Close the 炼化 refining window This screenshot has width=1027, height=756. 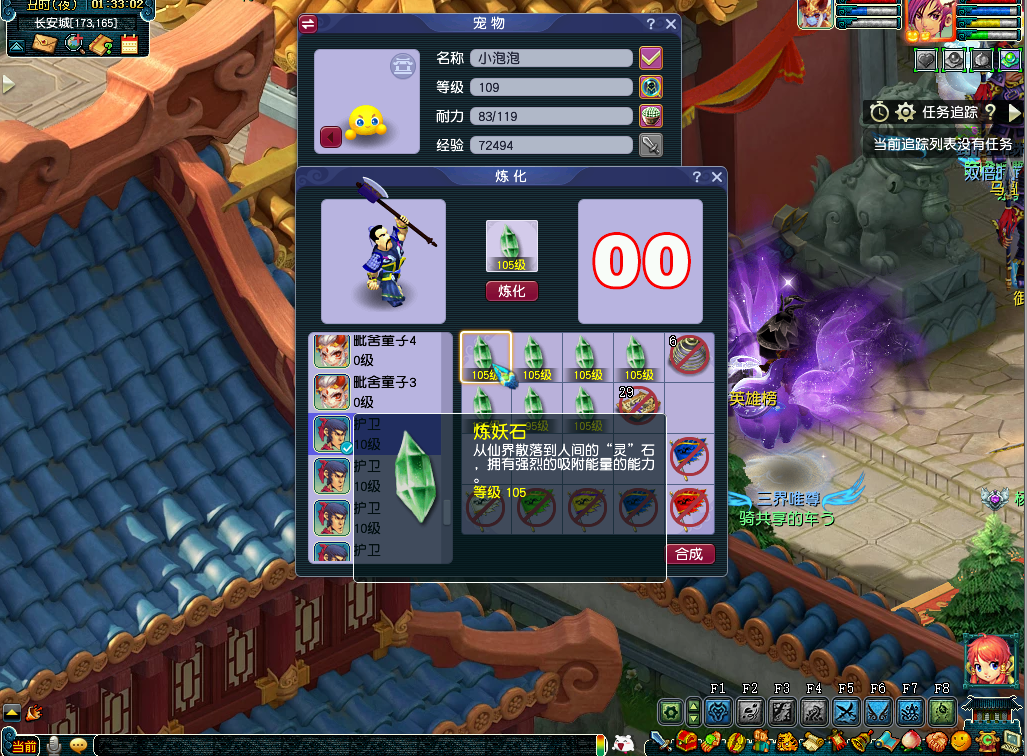pos(717,177)
